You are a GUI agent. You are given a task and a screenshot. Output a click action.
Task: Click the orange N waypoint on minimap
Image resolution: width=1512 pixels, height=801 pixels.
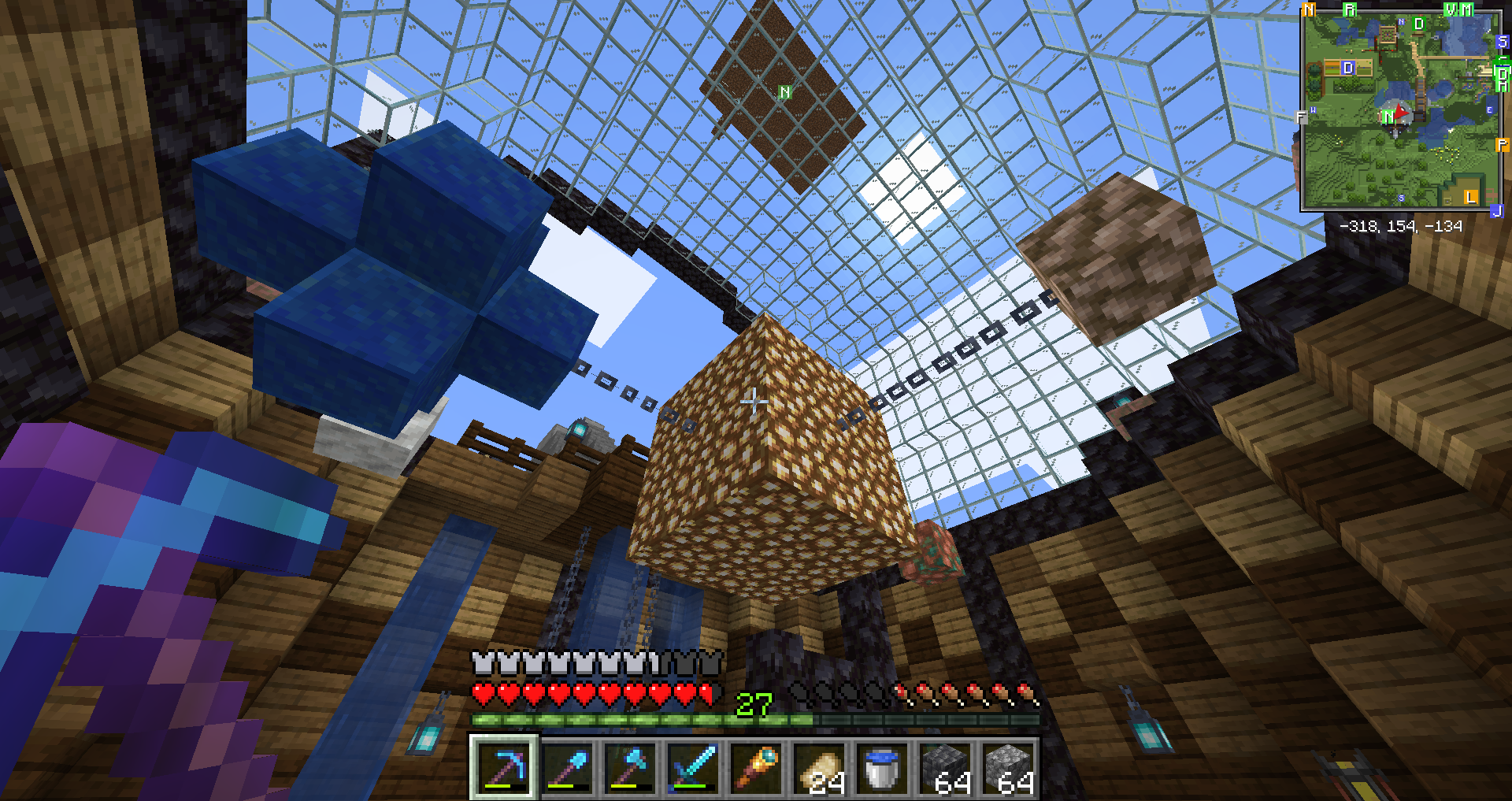pos(1309,10)
